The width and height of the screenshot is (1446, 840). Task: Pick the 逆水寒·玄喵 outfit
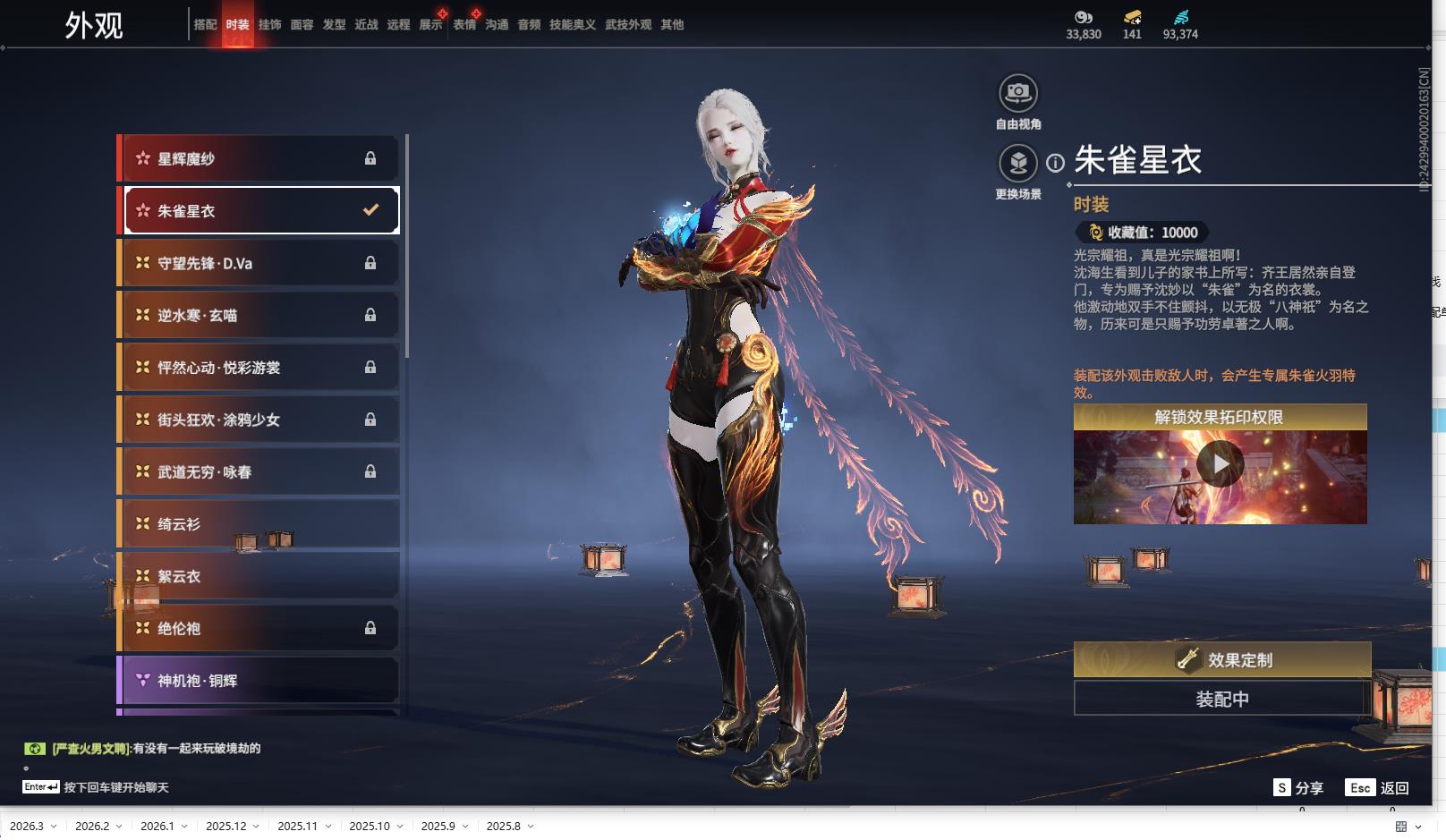click(259, 316)
